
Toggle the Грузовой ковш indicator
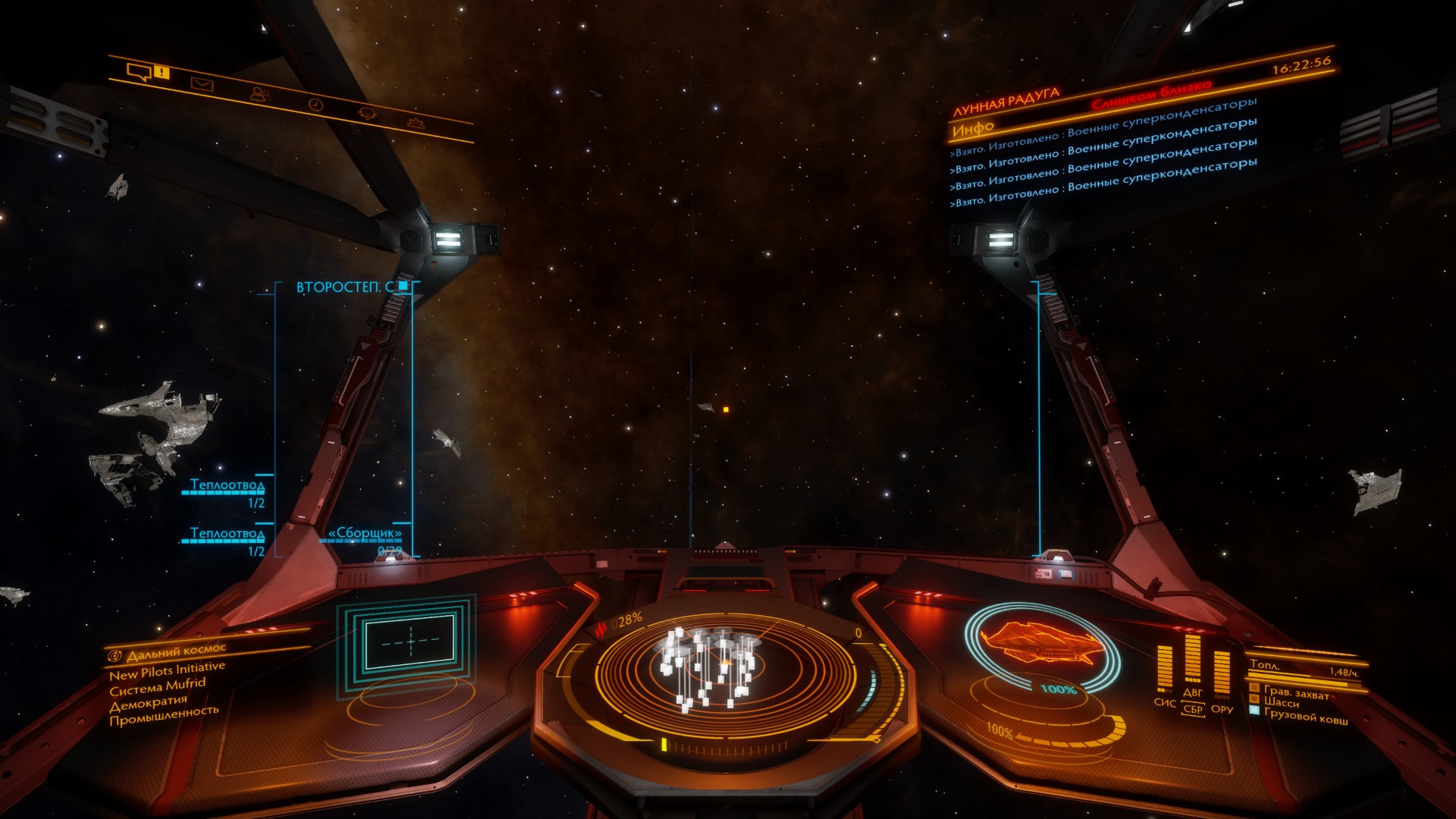[x=1305, y=717]
